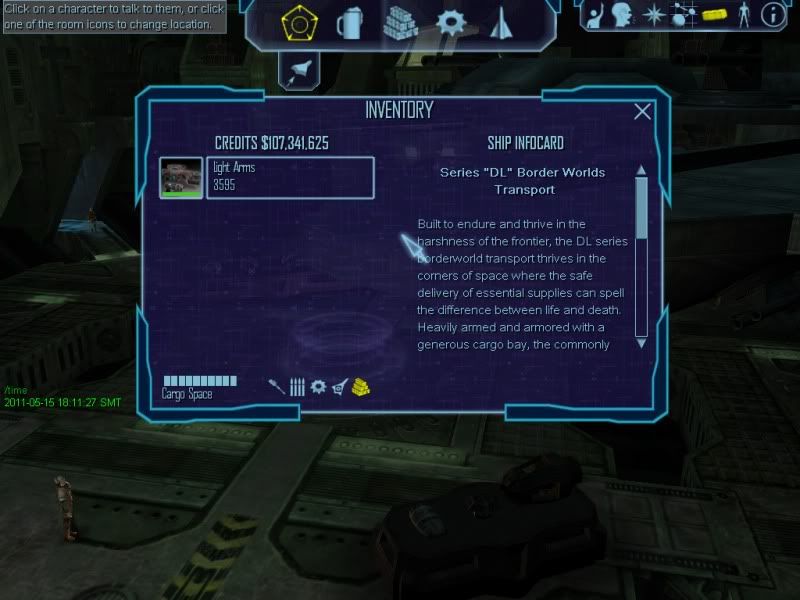This screenshot has height=600, width=800.
Task: Click the infocard scroll down arrow
Action: click(641, 342)
